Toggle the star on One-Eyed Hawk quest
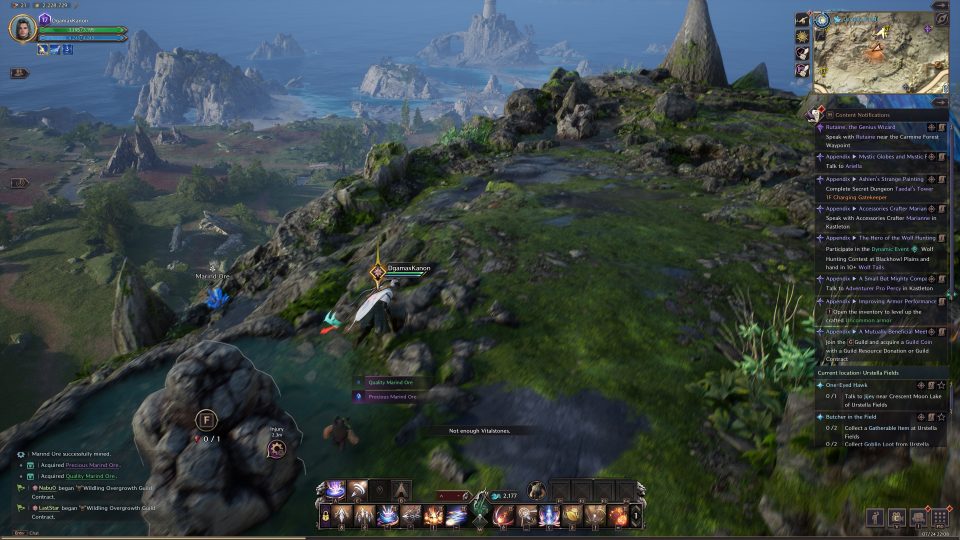 click(x=941, y=385)
